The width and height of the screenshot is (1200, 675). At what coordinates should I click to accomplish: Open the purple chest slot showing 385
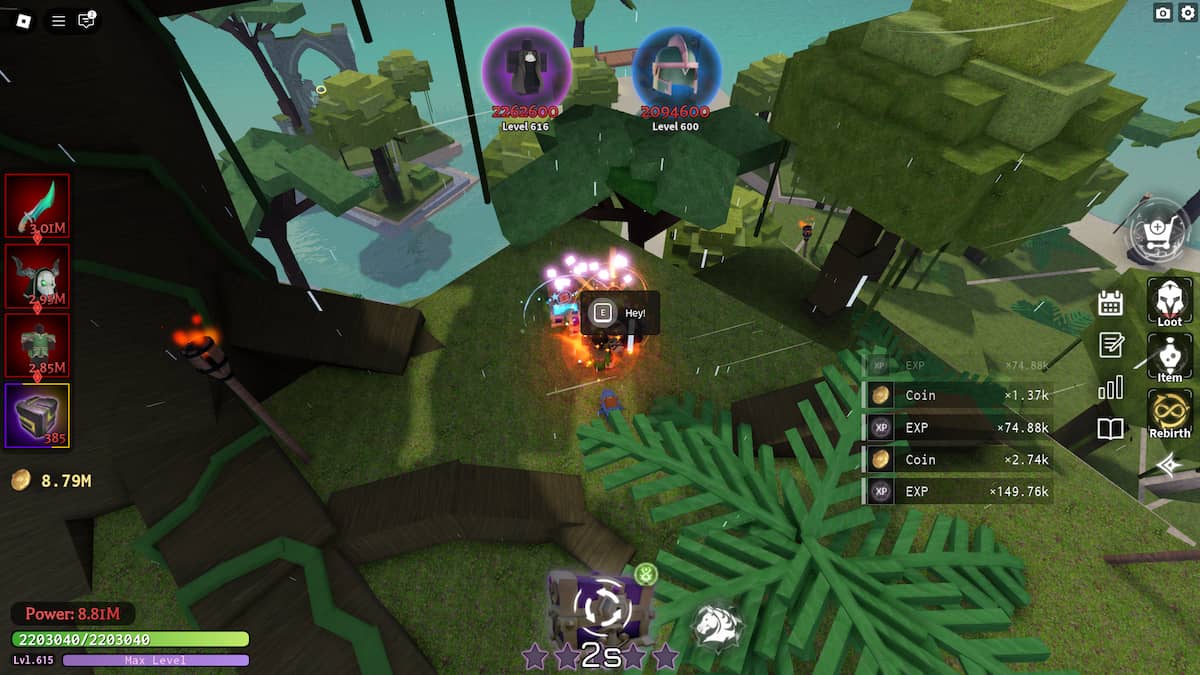(38, 415)
